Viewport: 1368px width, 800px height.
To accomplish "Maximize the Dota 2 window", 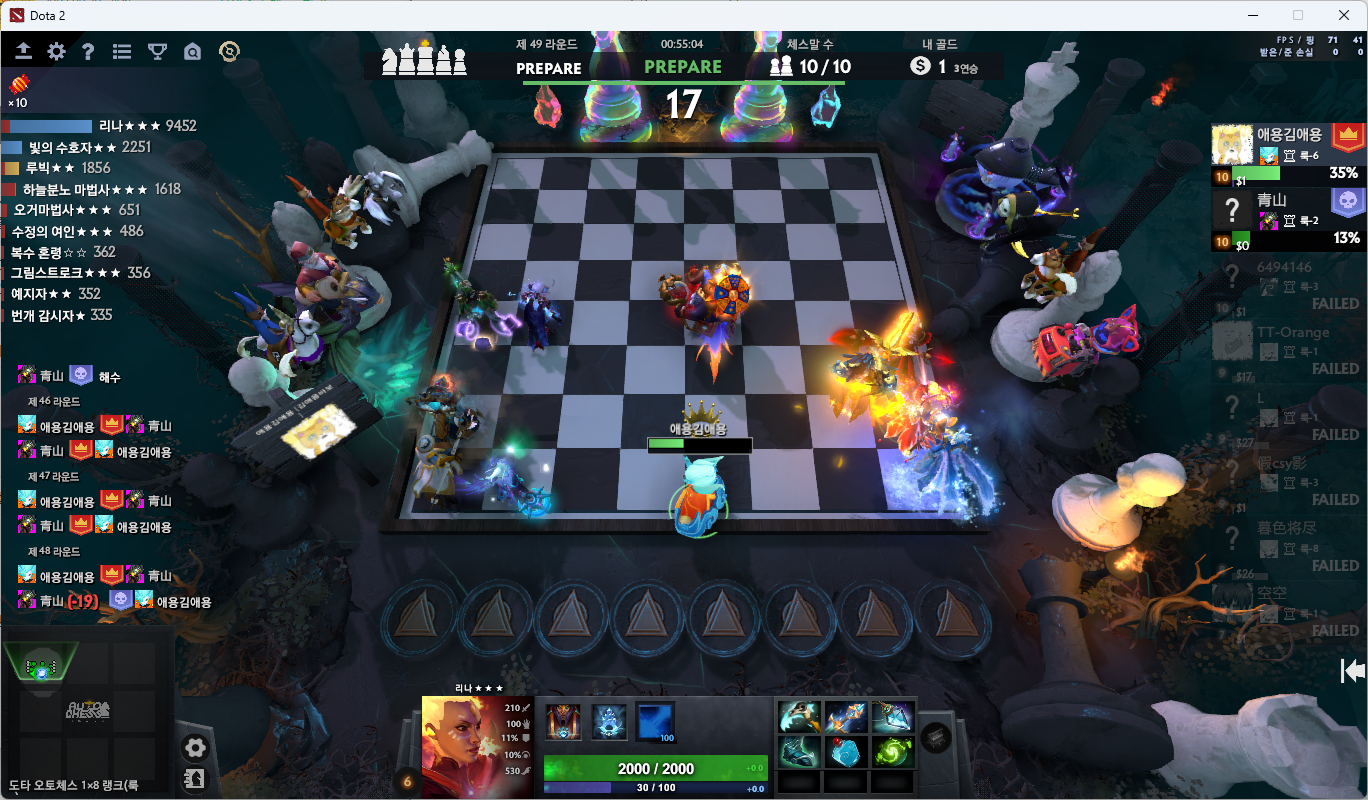I will (1298, 15).
